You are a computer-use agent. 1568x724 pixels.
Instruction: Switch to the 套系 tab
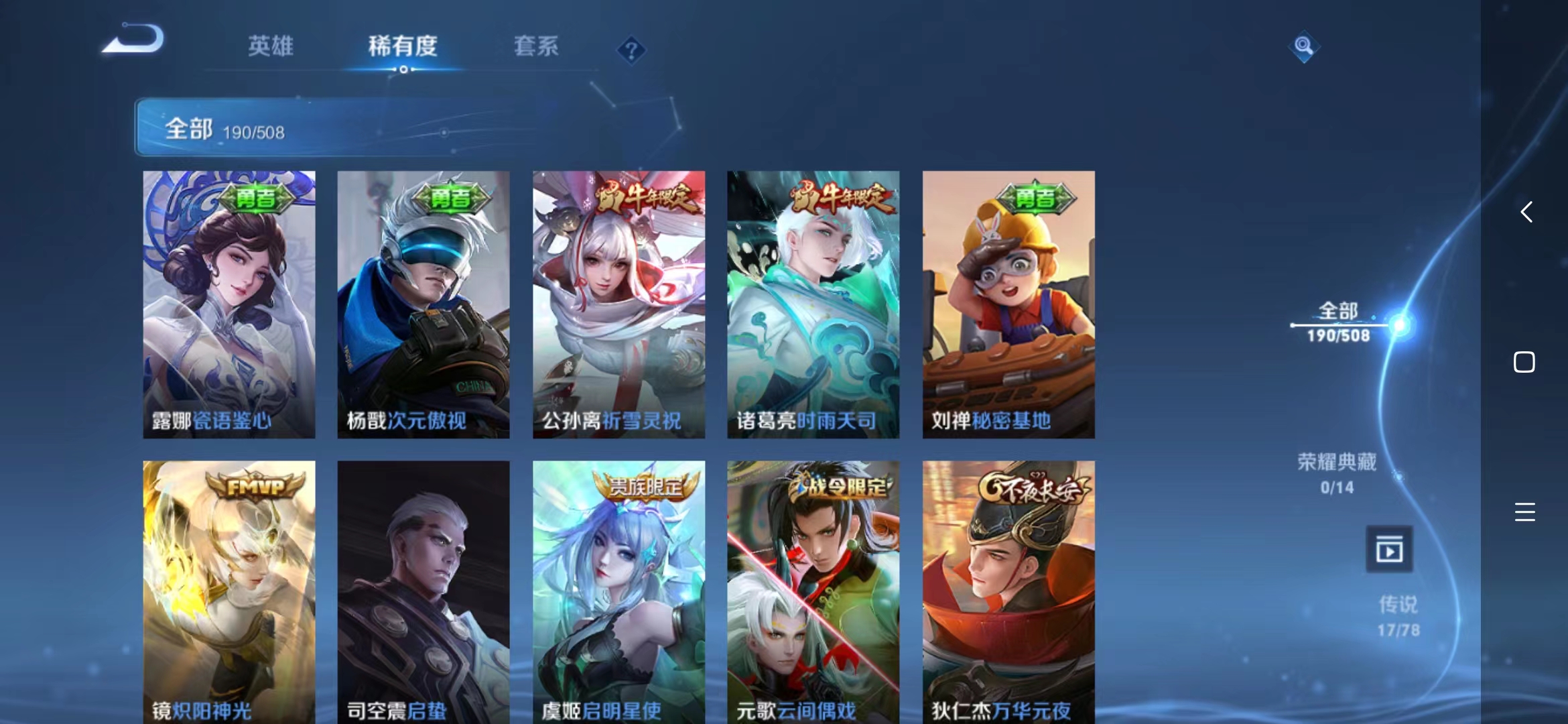tap(535, 47)
